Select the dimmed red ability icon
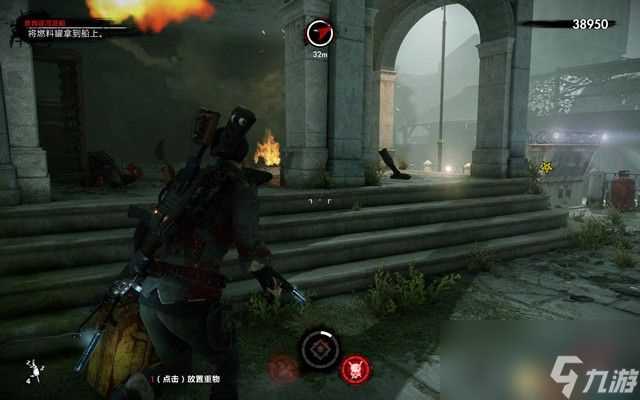The image size is (640, 400). pyautogui.click(x=284, y=369)
